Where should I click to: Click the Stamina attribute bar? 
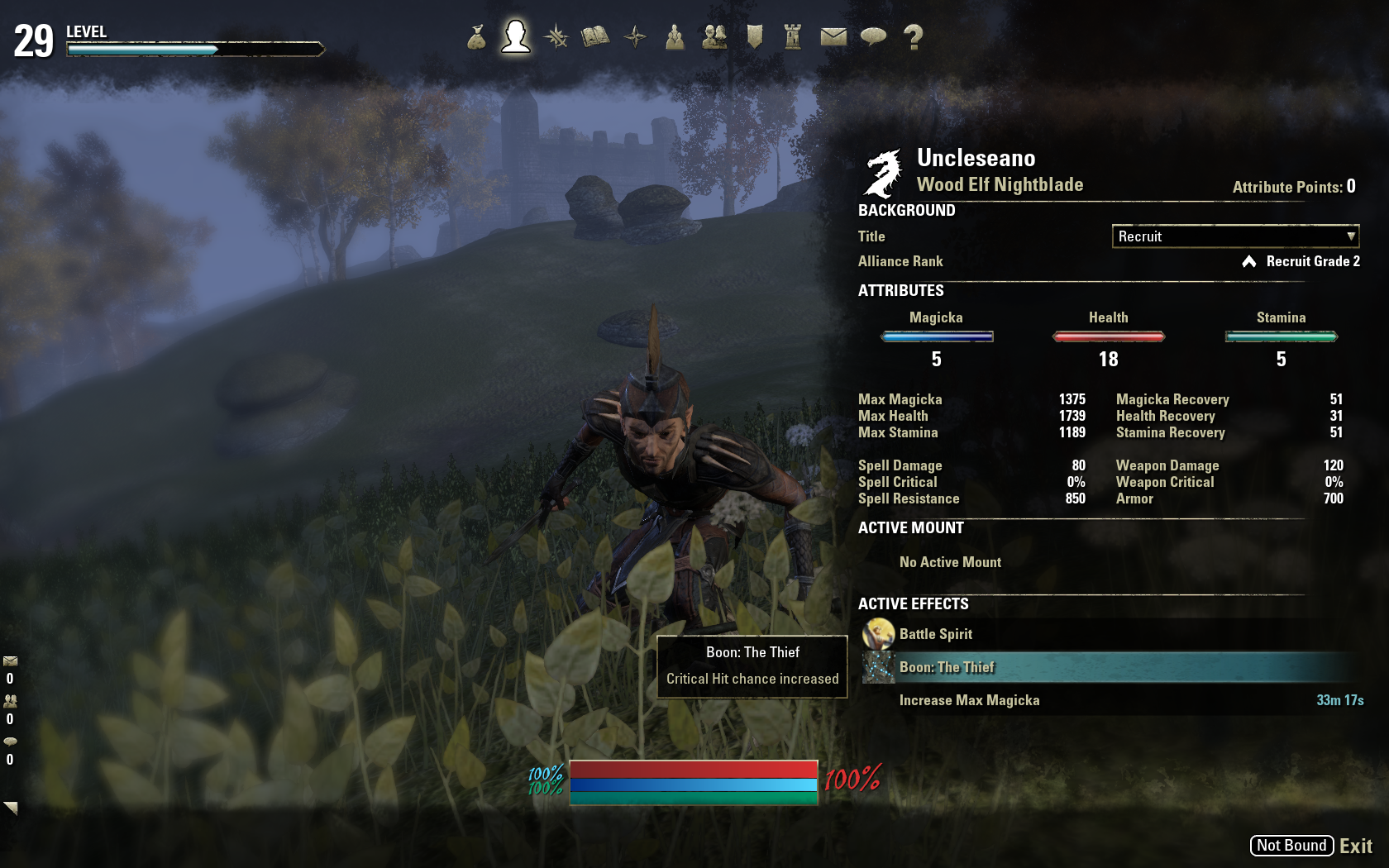pos(1281,336)
